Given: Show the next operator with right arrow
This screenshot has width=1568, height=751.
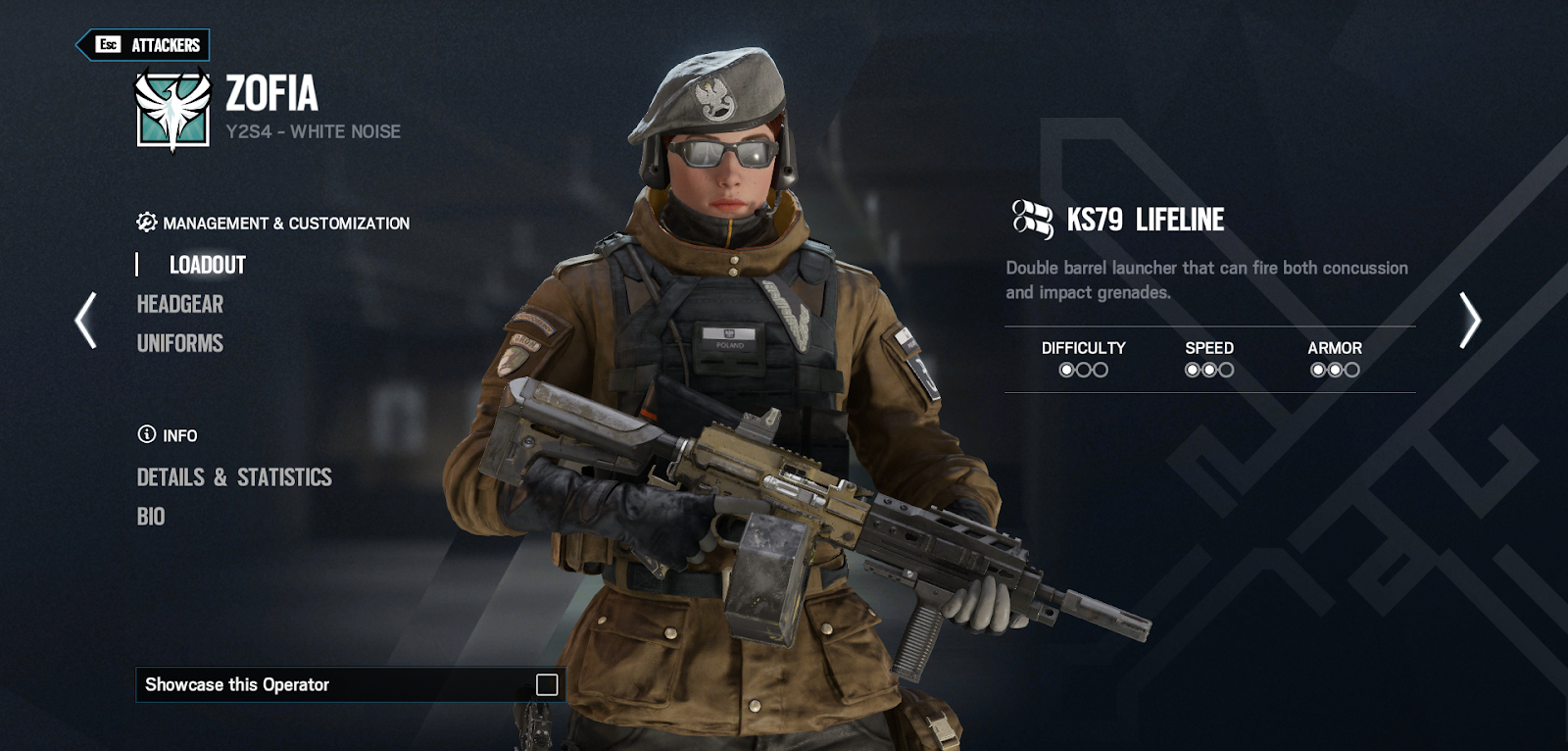Looking at the screenshot, I should point(1469,321).
